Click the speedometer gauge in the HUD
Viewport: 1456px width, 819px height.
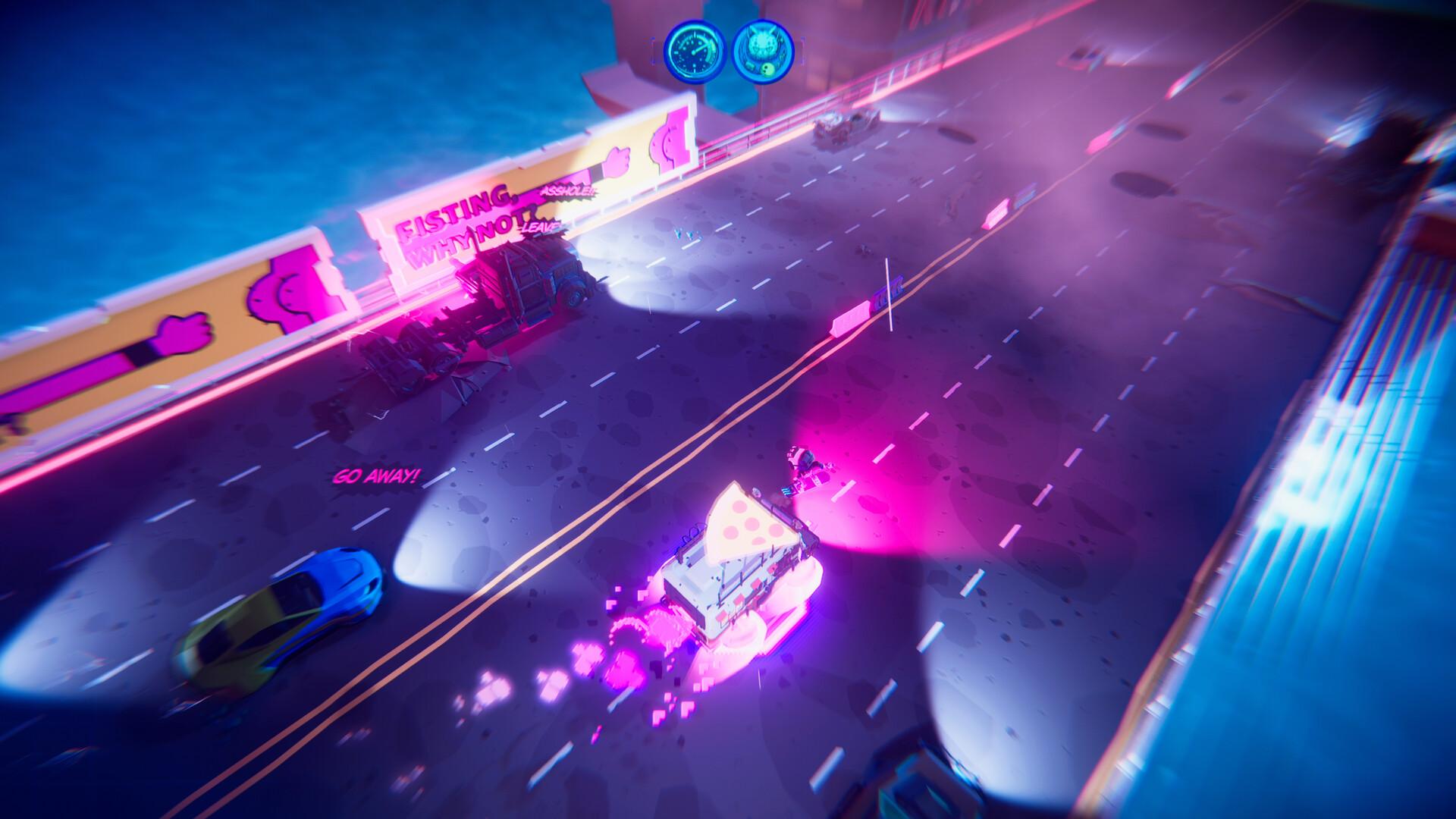tap(694, 53)
